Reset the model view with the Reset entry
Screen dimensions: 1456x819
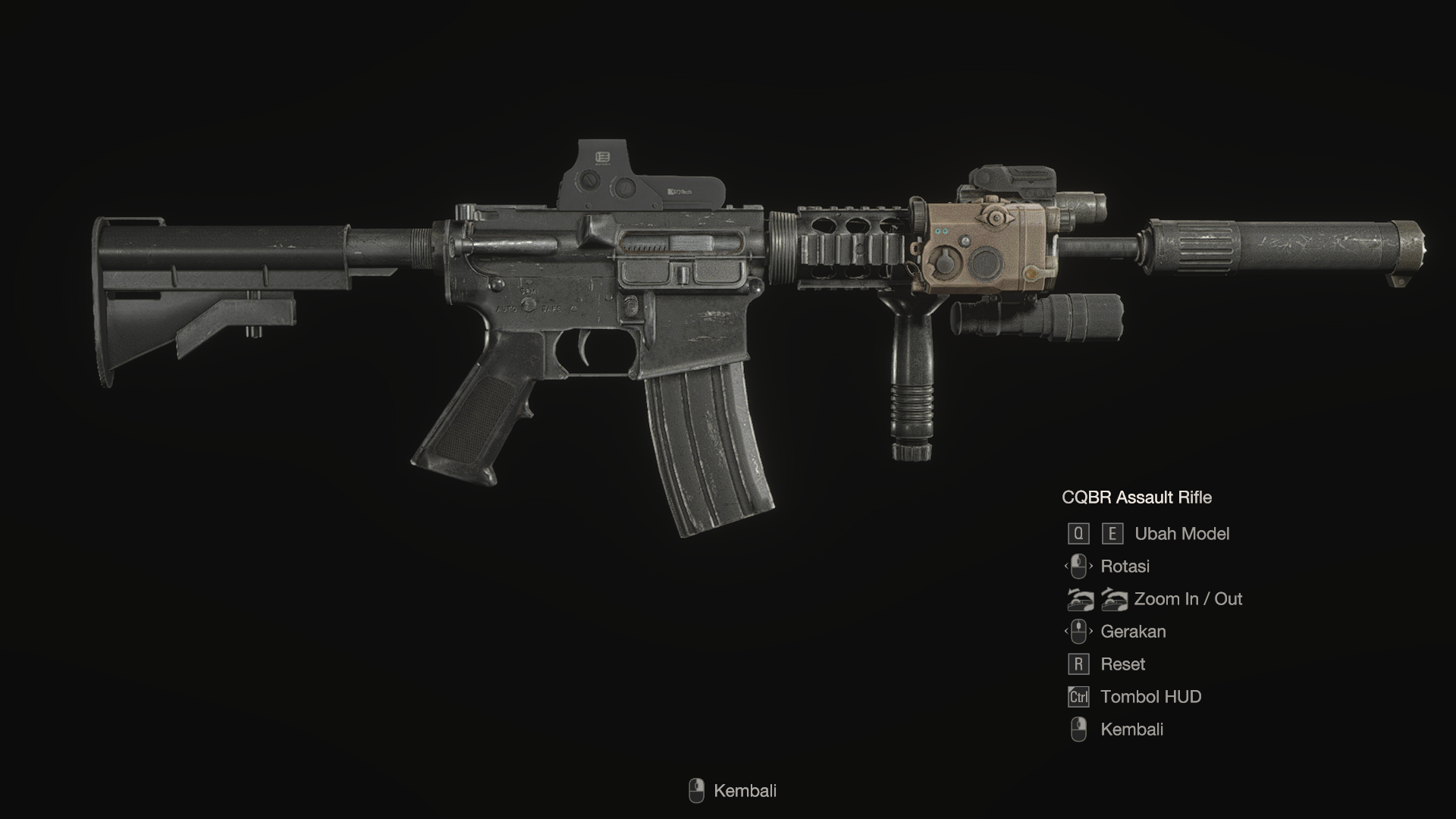click(1122, 664)
